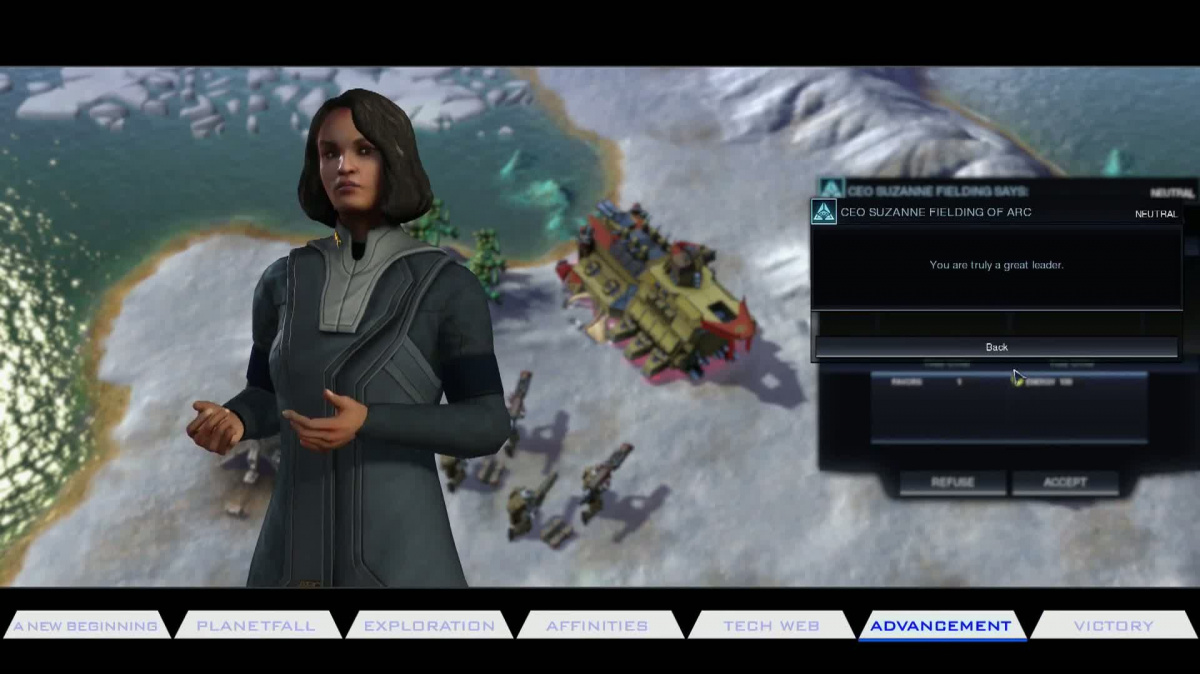Viewport: 1200px width, 674px height.
Task: Open the Planetfall tab
Action: click(256, 626)
